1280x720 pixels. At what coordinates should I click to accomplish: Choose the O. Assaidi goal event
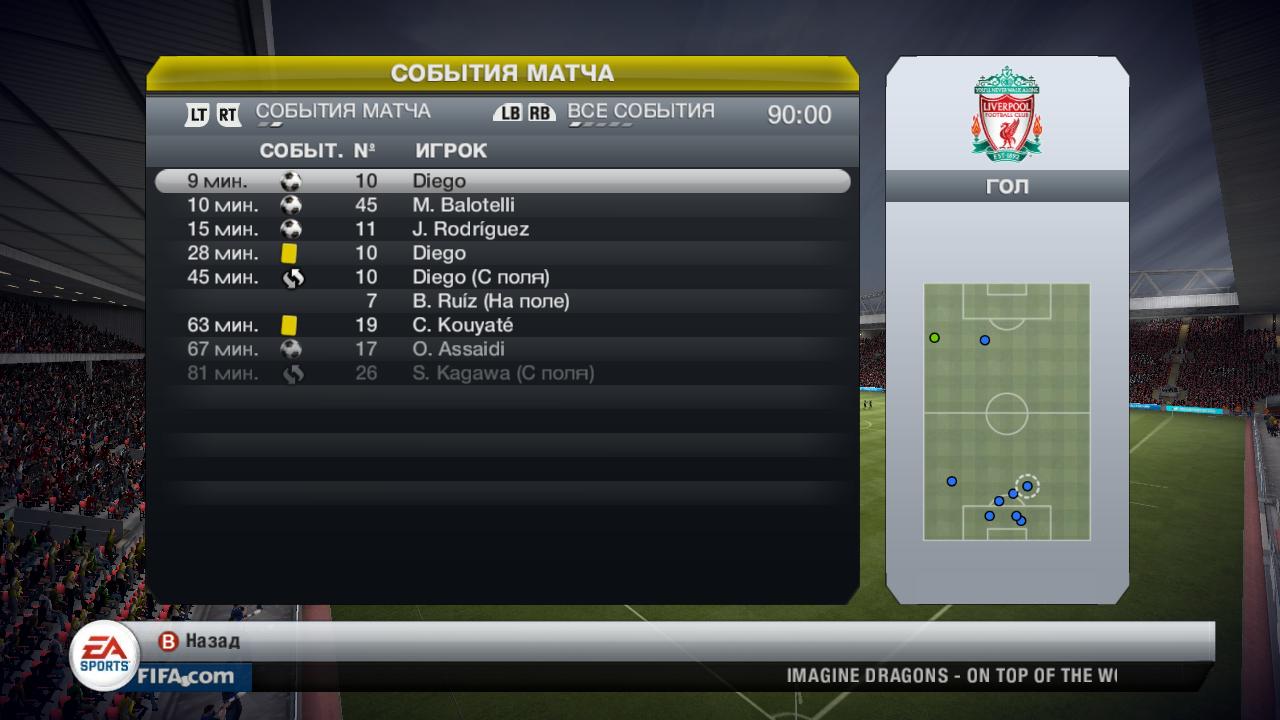pos(502,349)
